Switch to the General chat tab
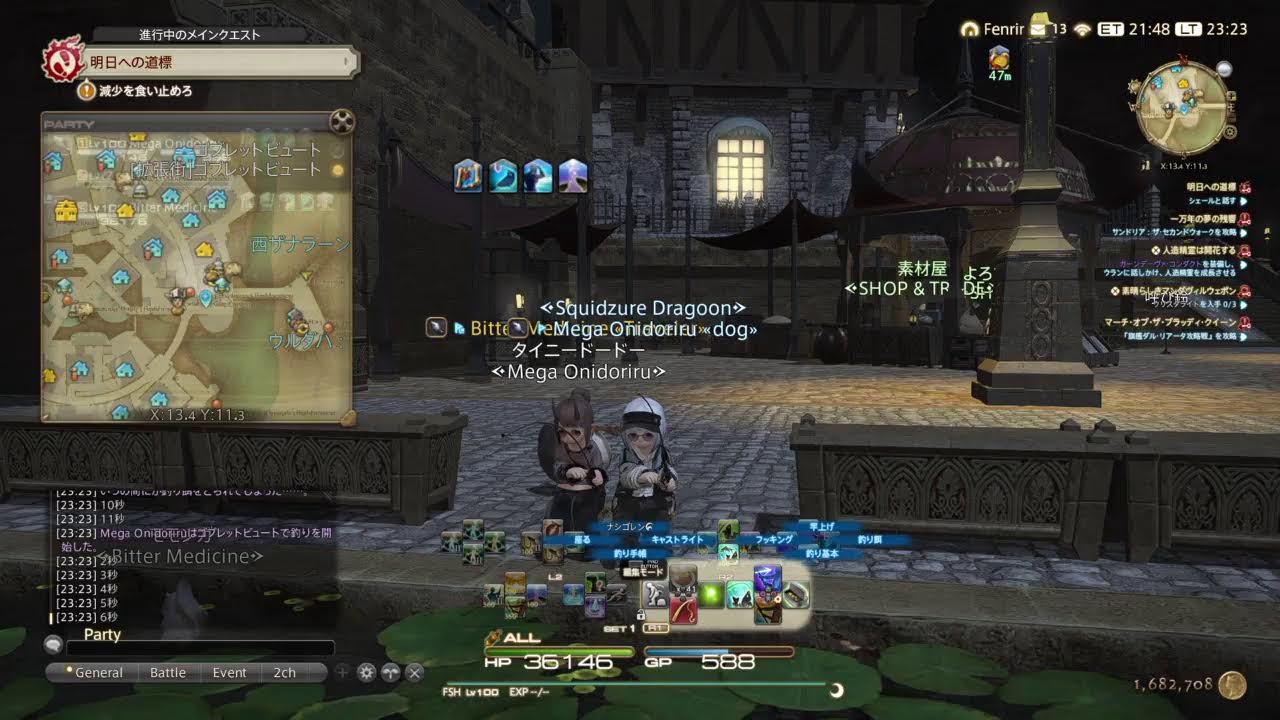Viewport: 1280px width, 720px height. [x=93, y=673]
